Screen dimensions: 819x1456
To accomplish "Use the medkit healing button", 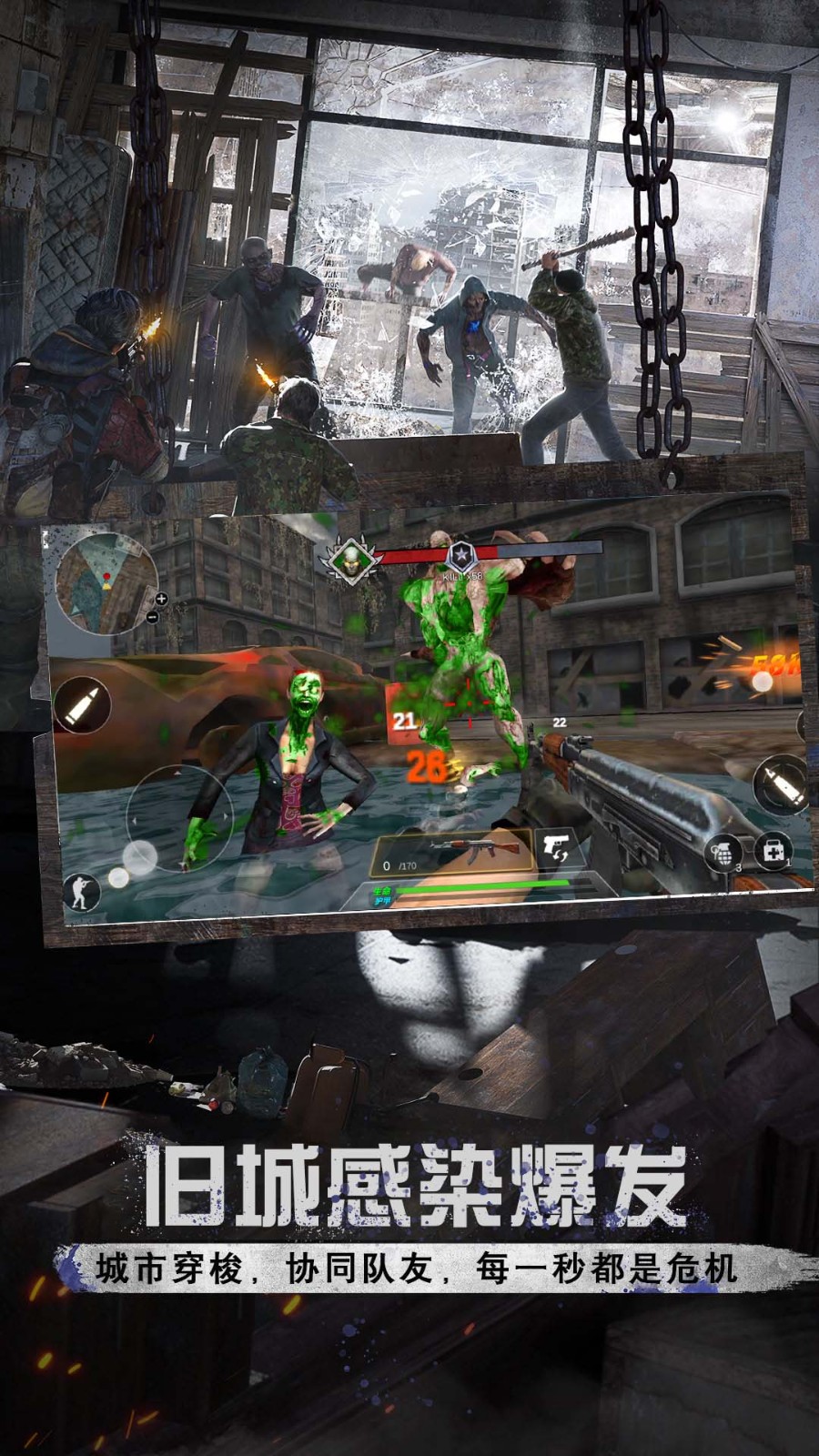I will tap(772, 850).
